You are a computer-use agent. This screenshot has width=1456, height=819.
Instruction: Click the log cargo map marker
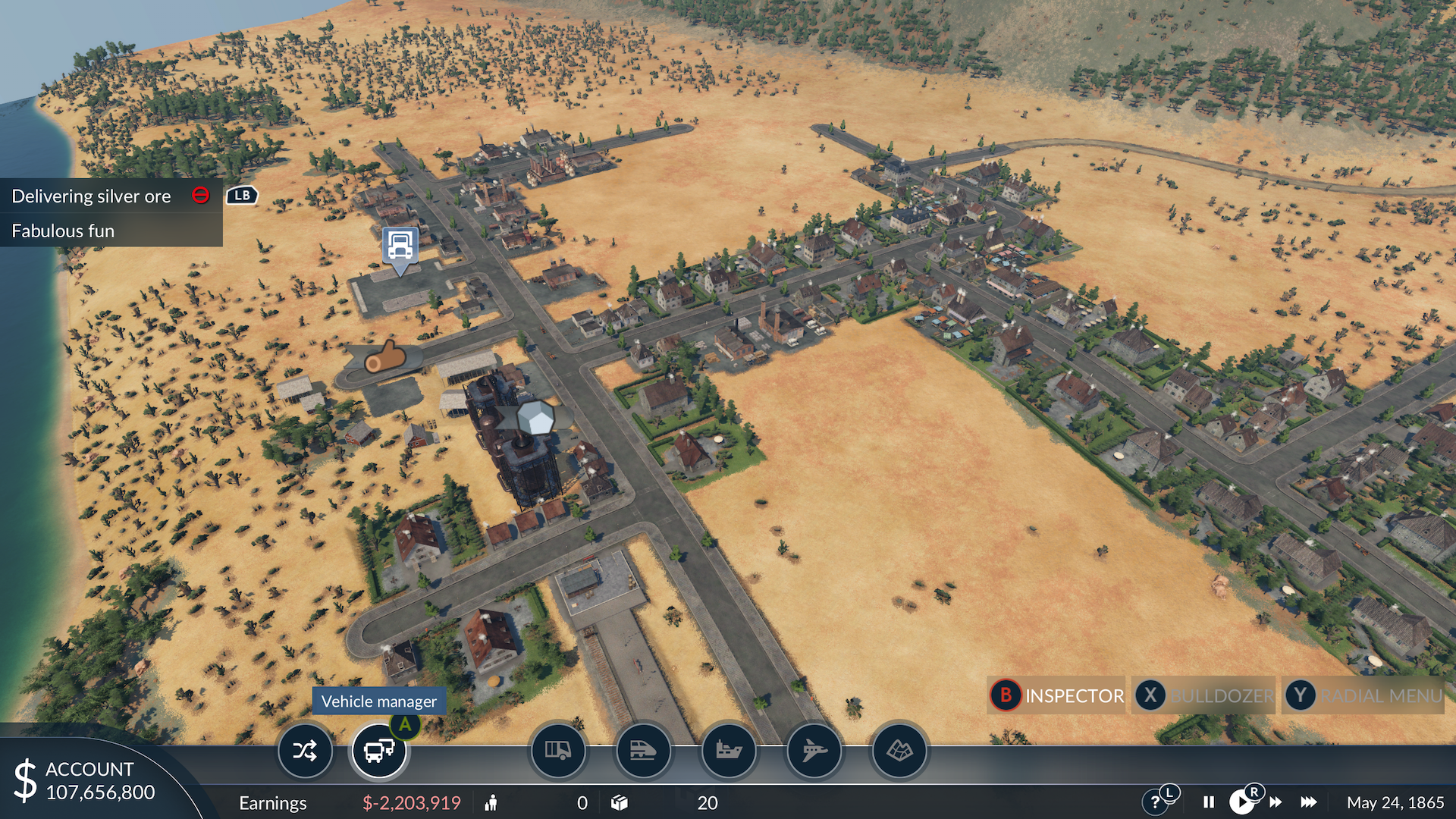tap(385, 356)
